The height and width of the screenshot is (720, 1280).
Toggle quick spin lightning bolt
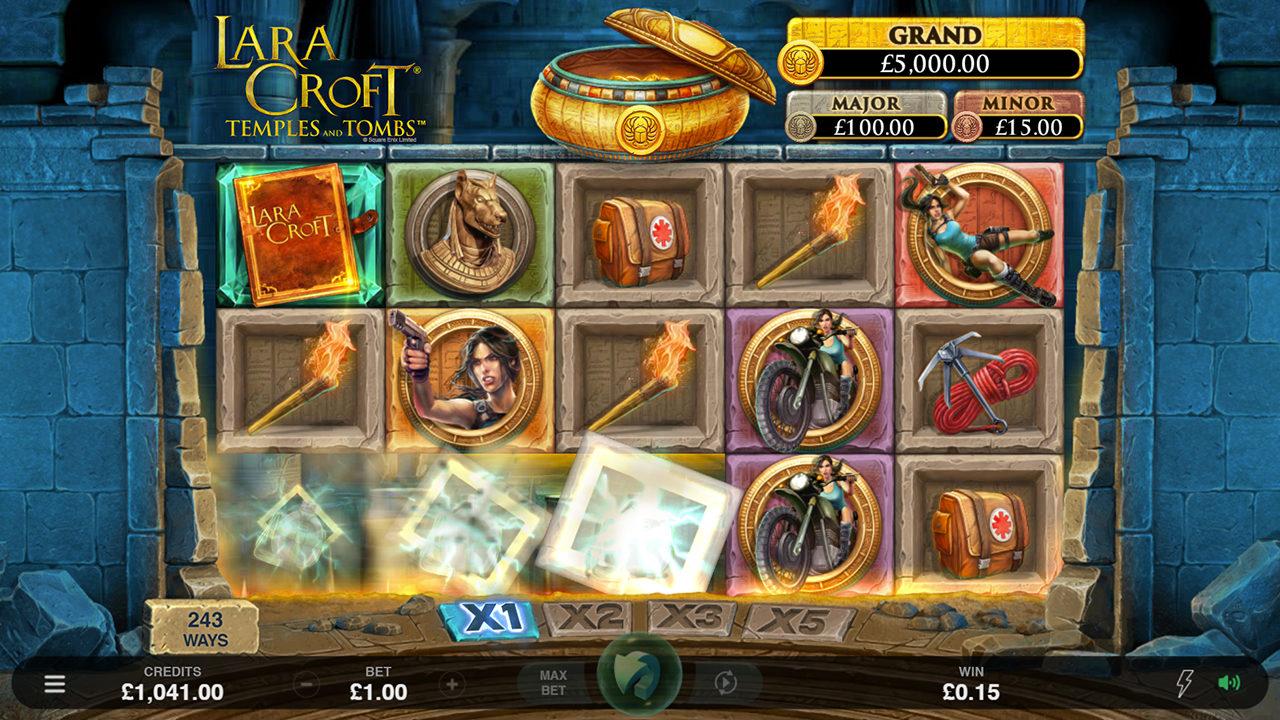click(x=1184, y=684)
